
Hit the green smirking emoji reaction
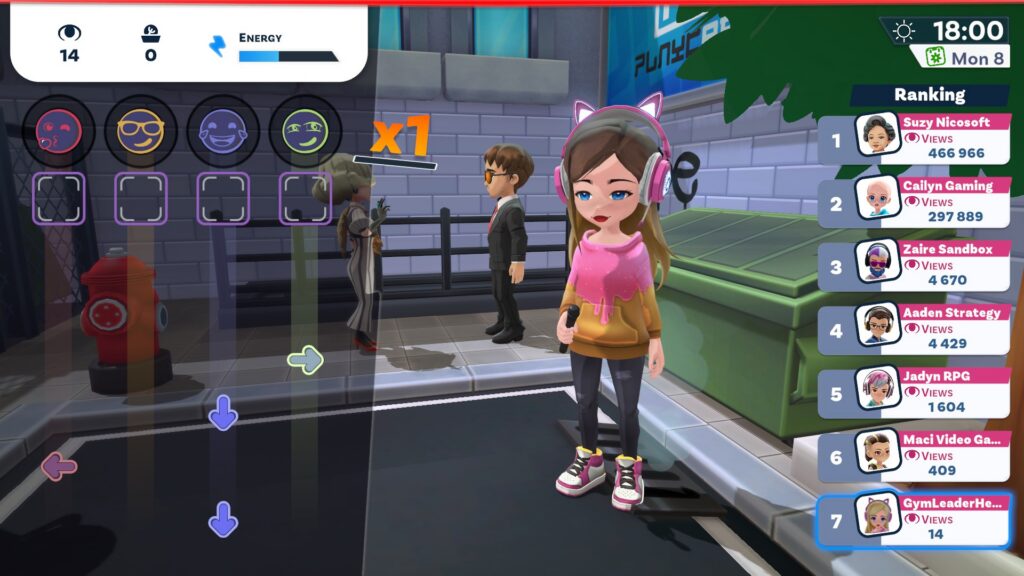305,131
